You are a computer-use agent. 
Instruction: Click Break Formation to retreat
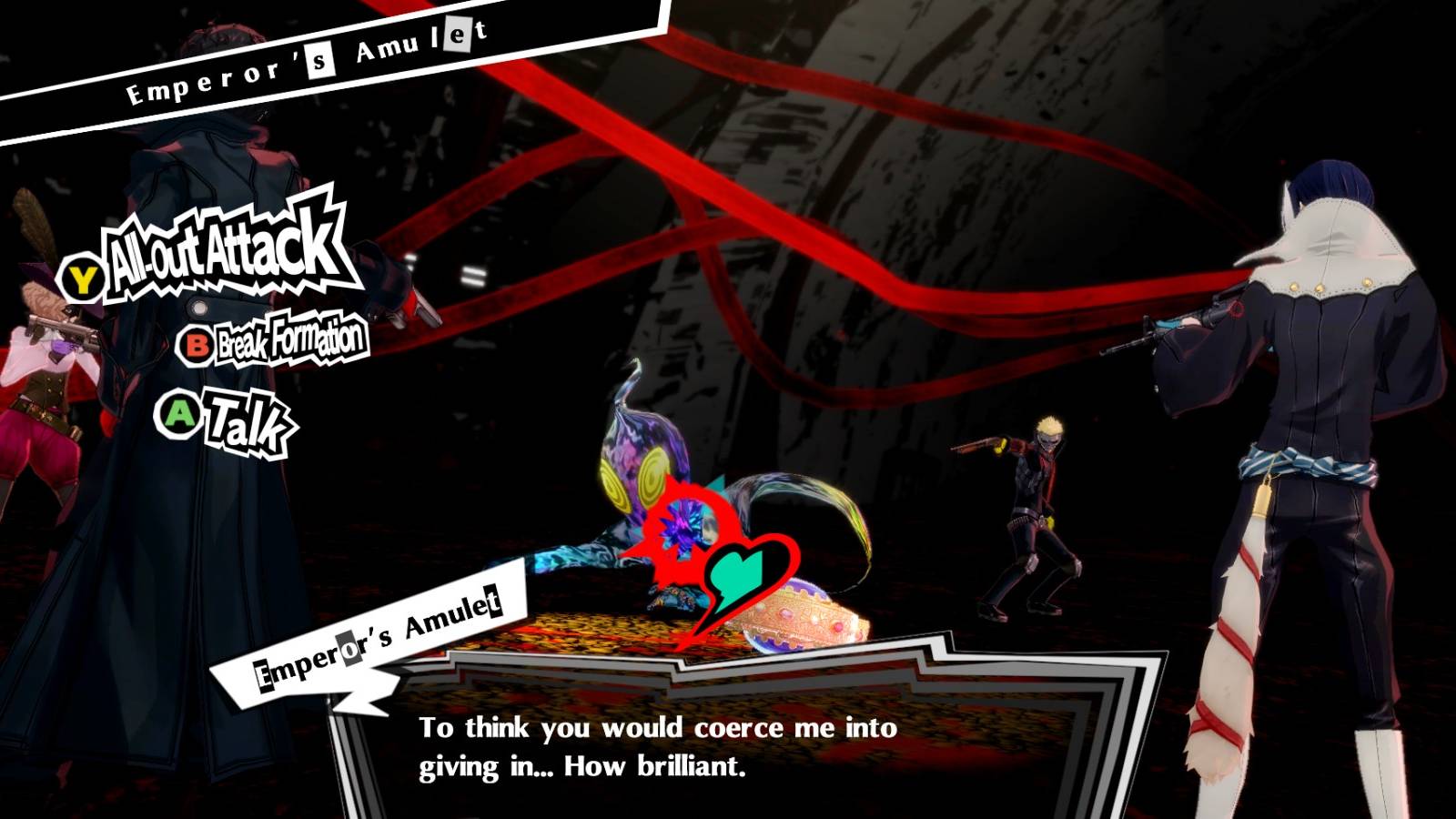tap(288, 343)
